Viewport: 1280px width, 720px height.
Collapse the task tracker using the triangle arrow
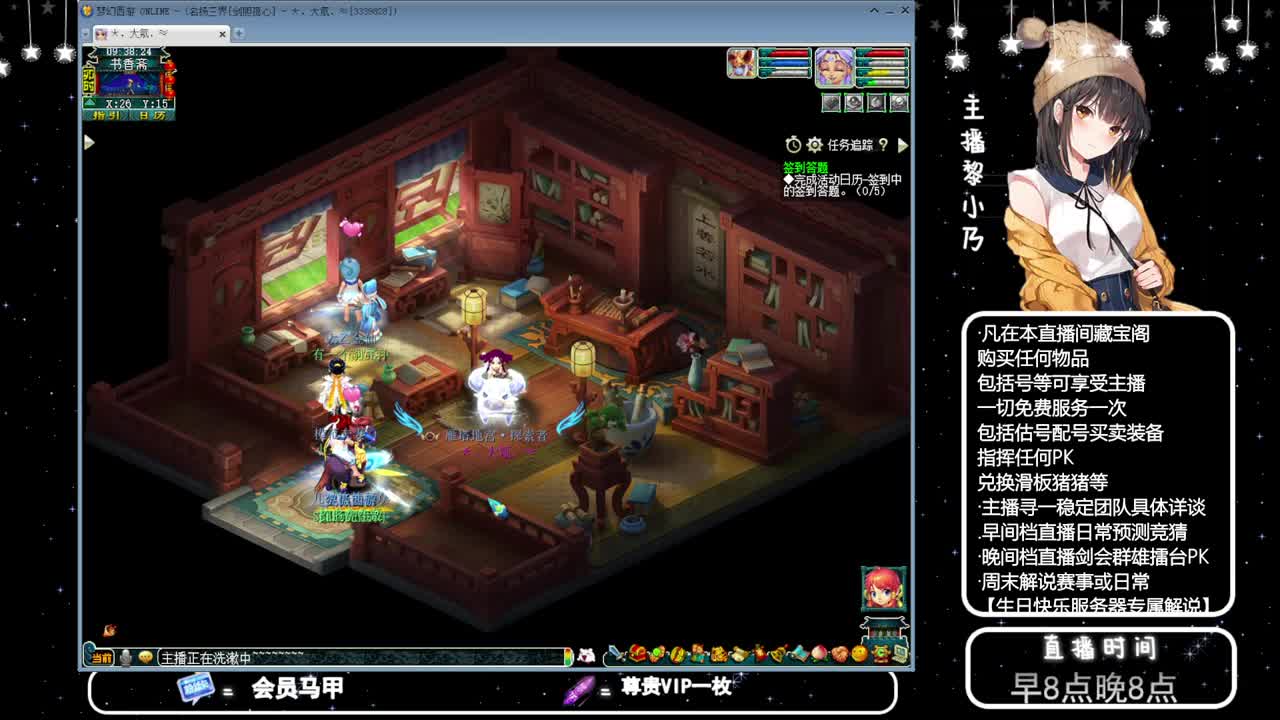pyautogui.click(x=902, y=144)
